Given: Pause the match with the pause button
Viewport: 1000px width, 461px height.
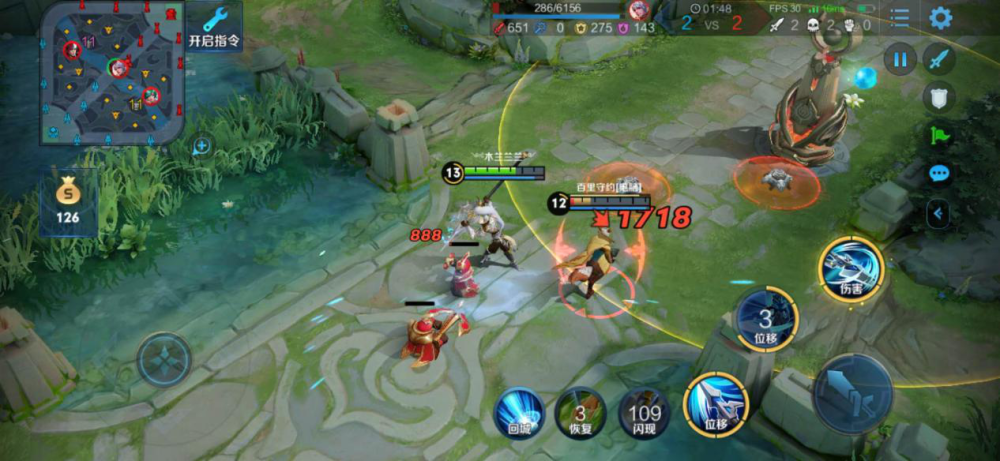Looking at the screenshot, I should pyautogui.click(x=900, y=59).
